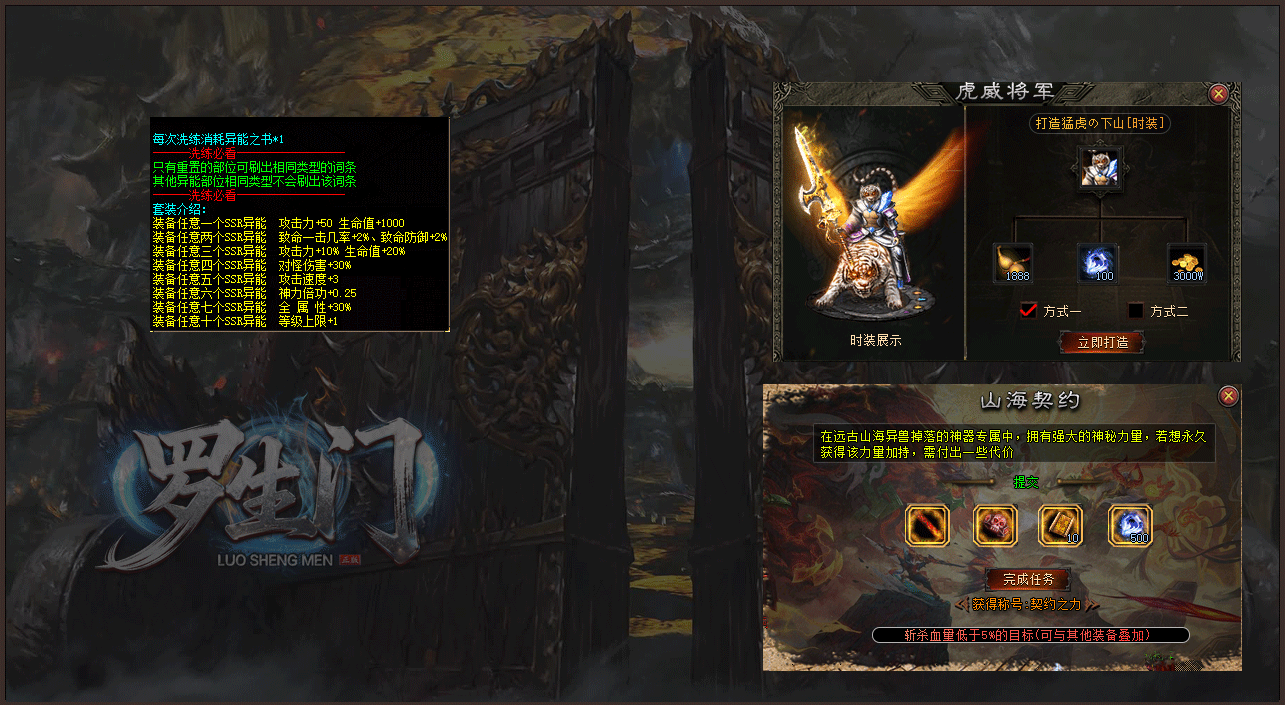
Task: Click the 立即打造 forge button
Action: [1101, 342]
